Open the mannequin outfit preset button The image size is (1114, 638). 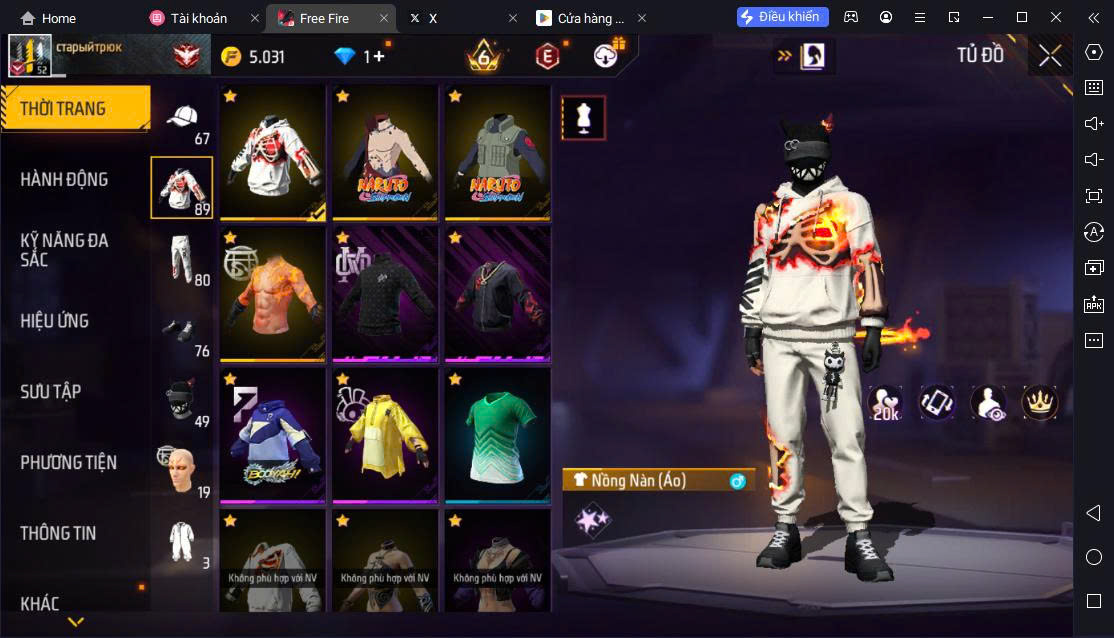coord(582,118)
